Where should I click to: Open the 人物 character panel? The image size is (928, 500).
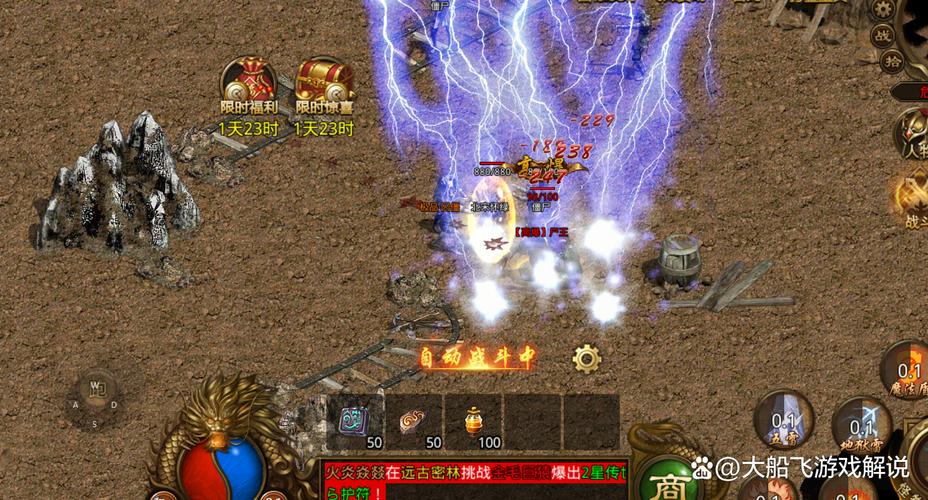911,136
